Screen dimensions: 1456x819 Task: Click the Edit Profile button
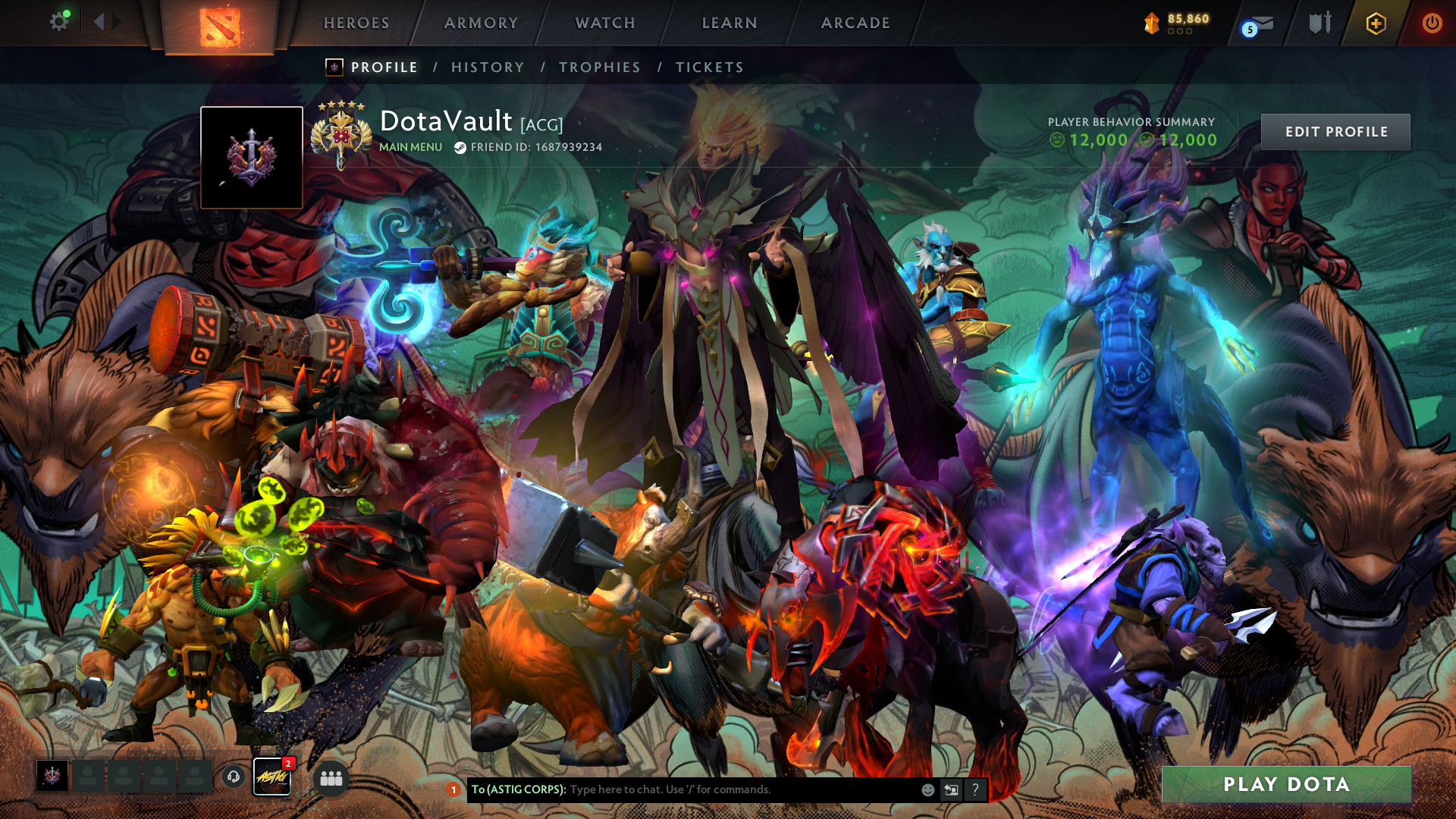(1335, 132)
